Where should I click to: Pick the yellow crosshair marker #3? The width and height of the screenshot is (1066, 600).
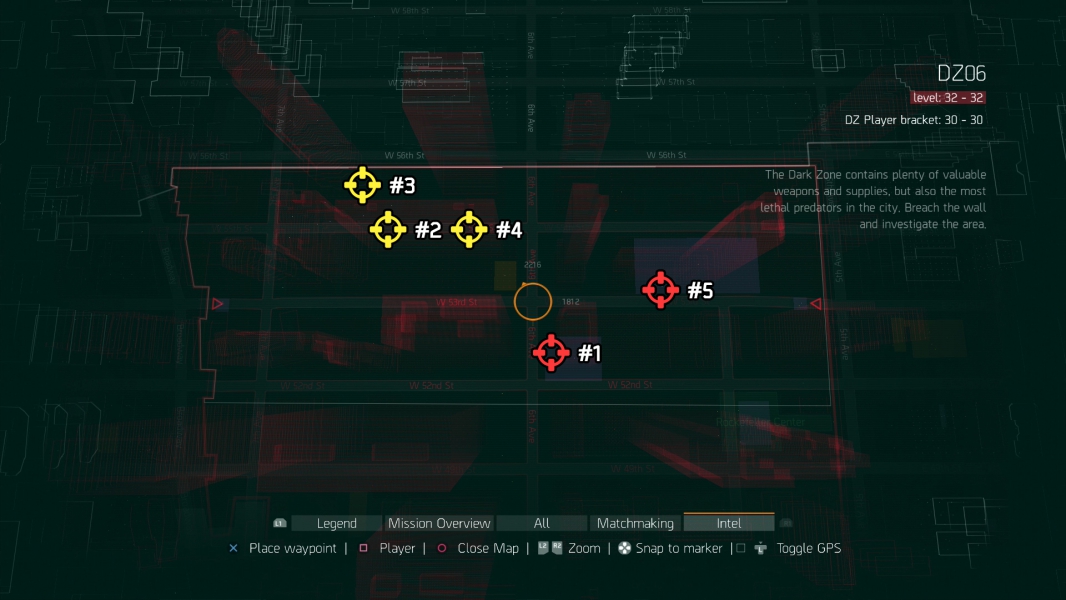pyautogui.click(x=362, y=185)
